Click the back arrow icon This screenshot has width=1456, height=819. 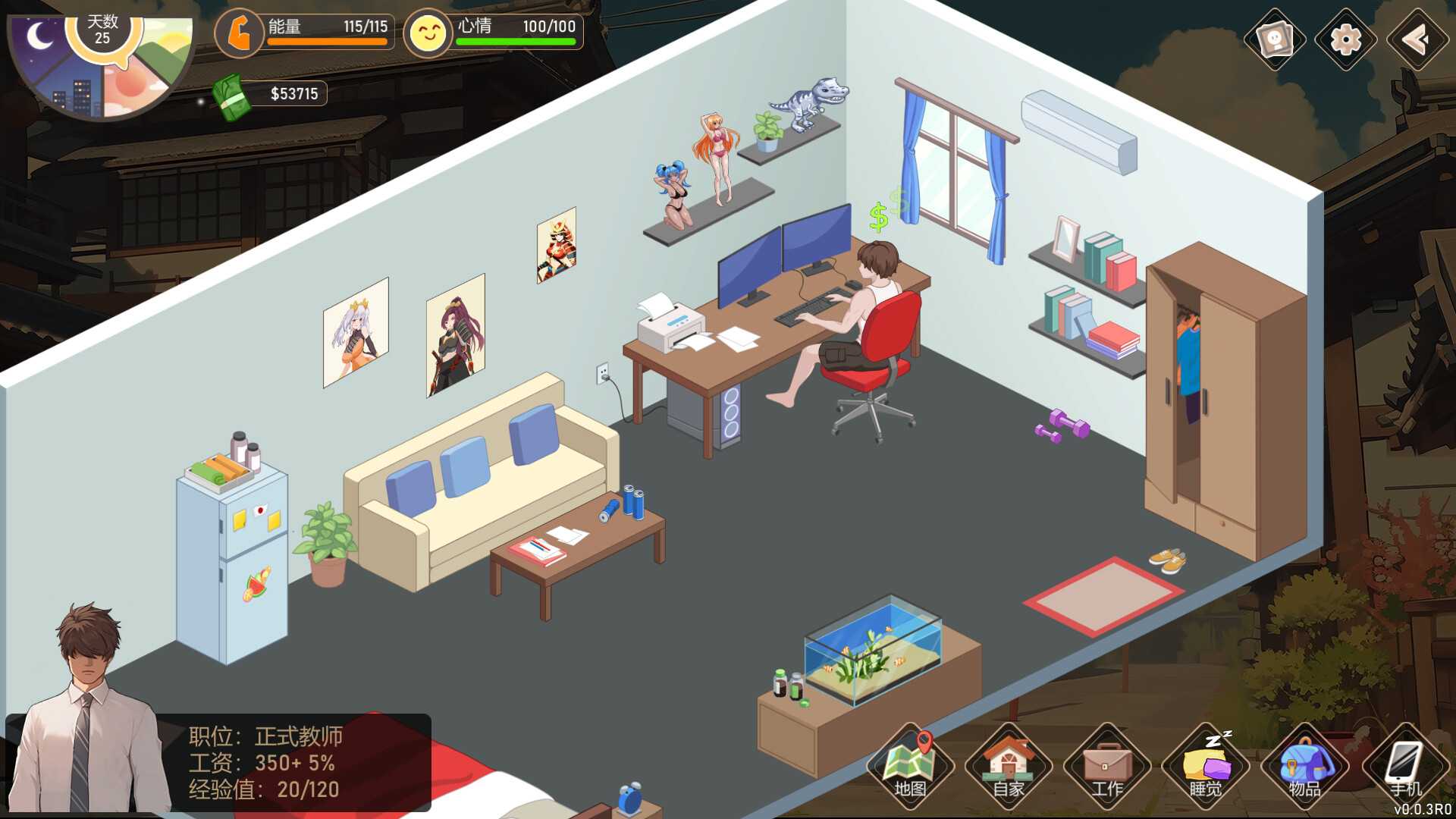(1417, 39)
